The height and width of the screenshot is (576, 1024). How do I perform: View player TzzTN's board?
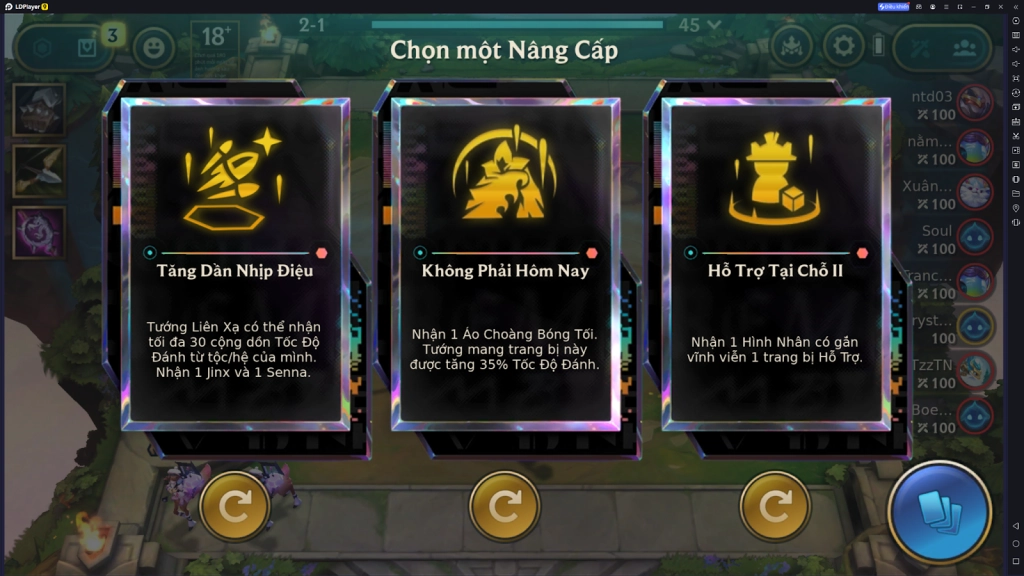click(x=975, y=373)
